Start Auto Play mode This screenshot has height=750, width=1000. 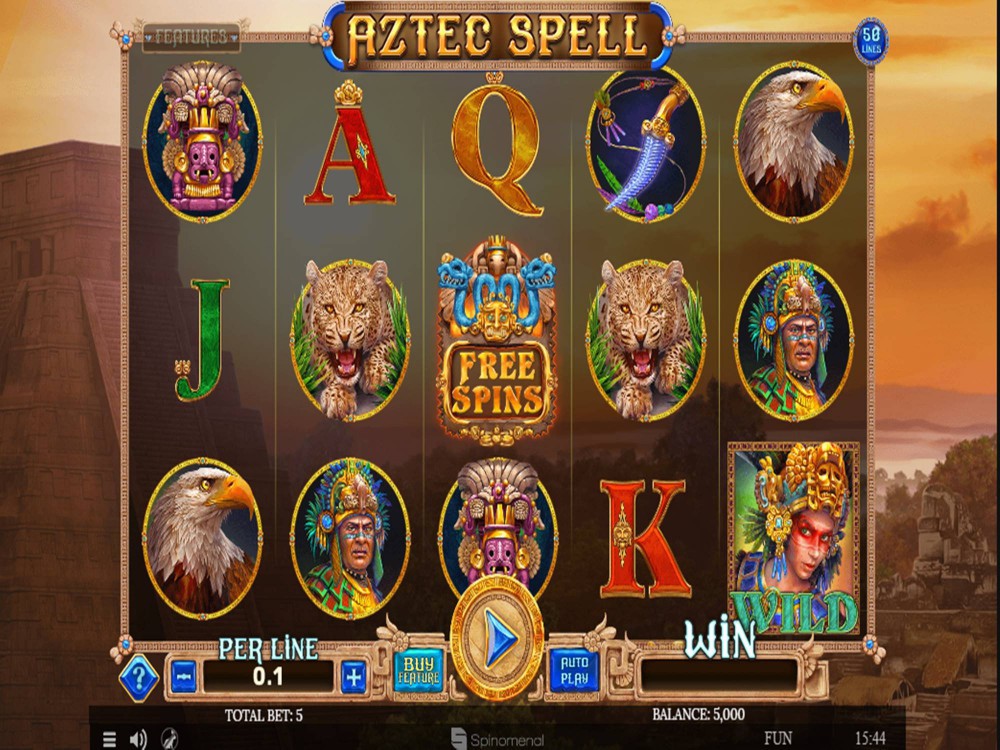point(574,671)
